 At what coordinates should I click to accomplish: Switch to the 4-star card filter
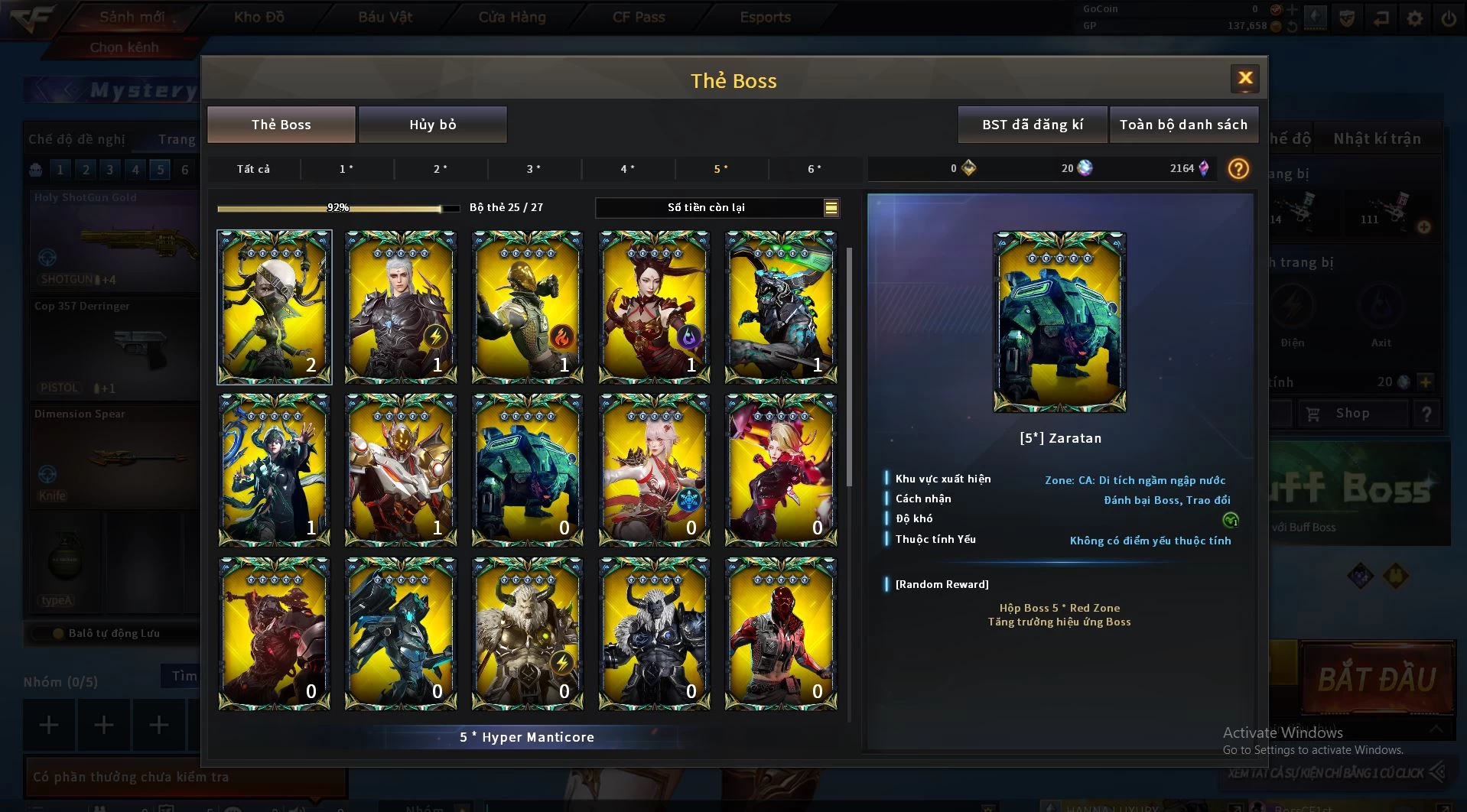pos(627,169)
